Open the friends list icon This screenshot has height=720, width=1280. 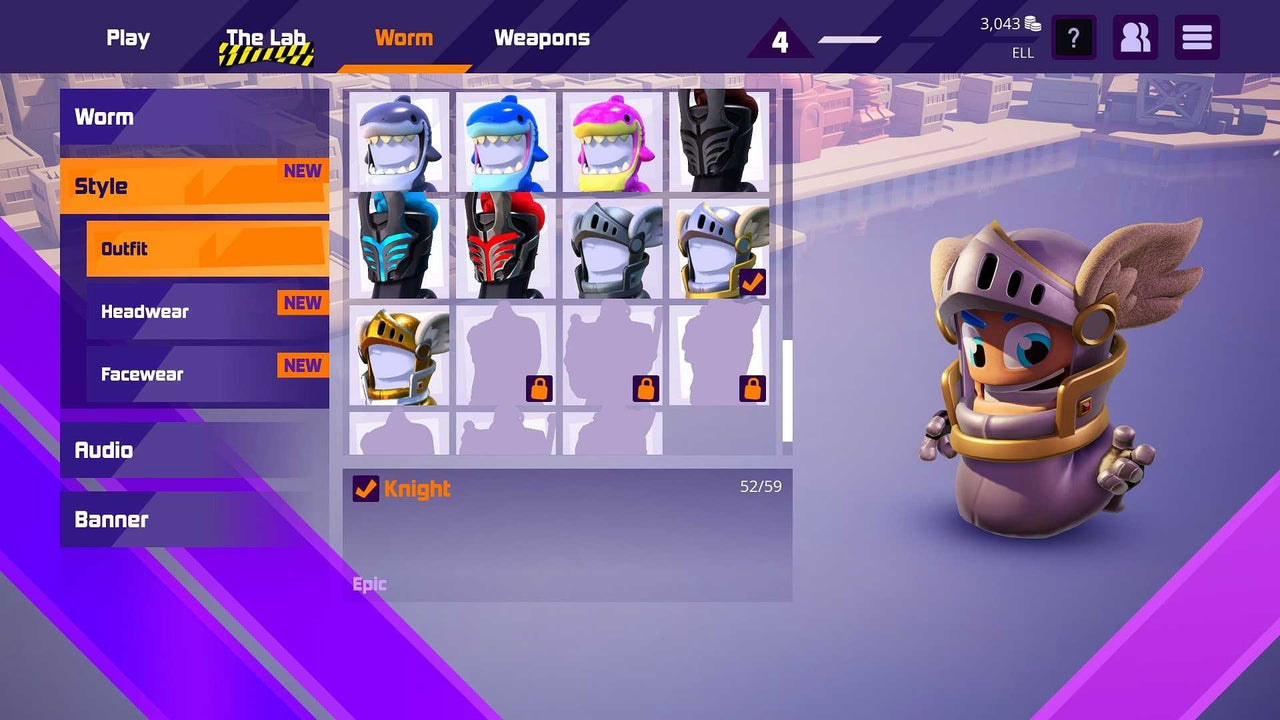pyautogui.click(x=1135, y=38)
